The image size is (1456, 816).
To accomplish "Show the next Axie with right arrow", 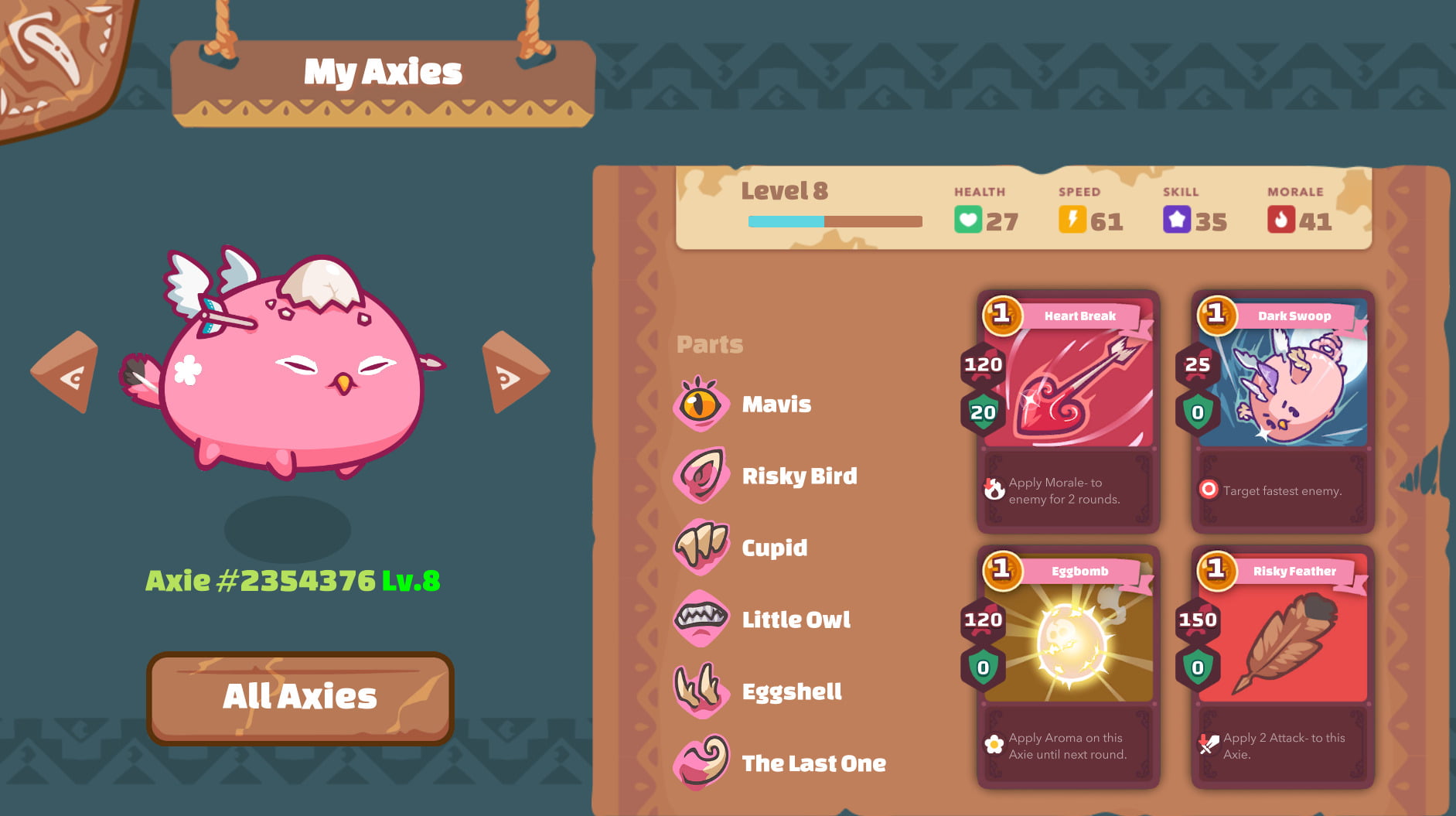I will pos(513,374).
